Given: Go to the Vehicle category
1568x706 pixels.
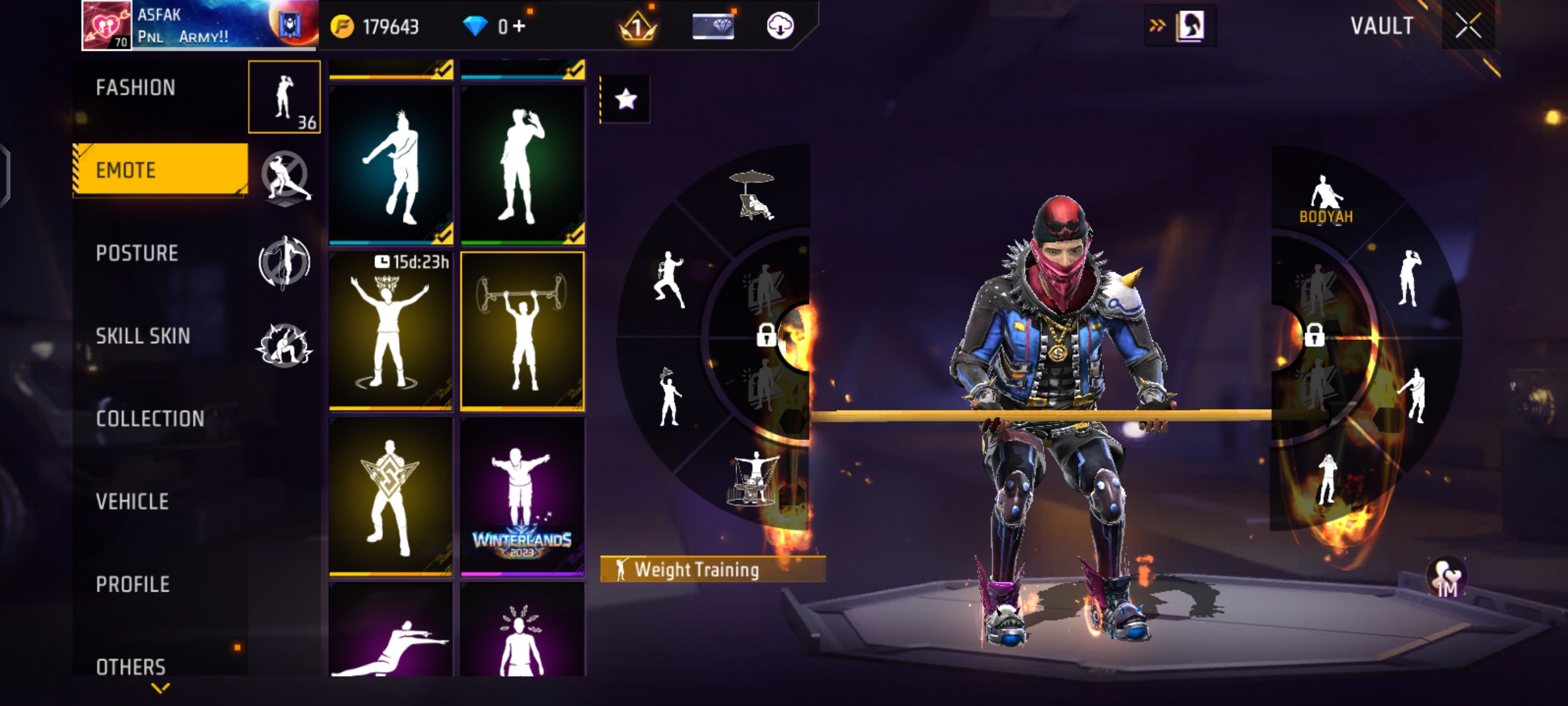Looking at the screenshot, I should pos(133,501).
